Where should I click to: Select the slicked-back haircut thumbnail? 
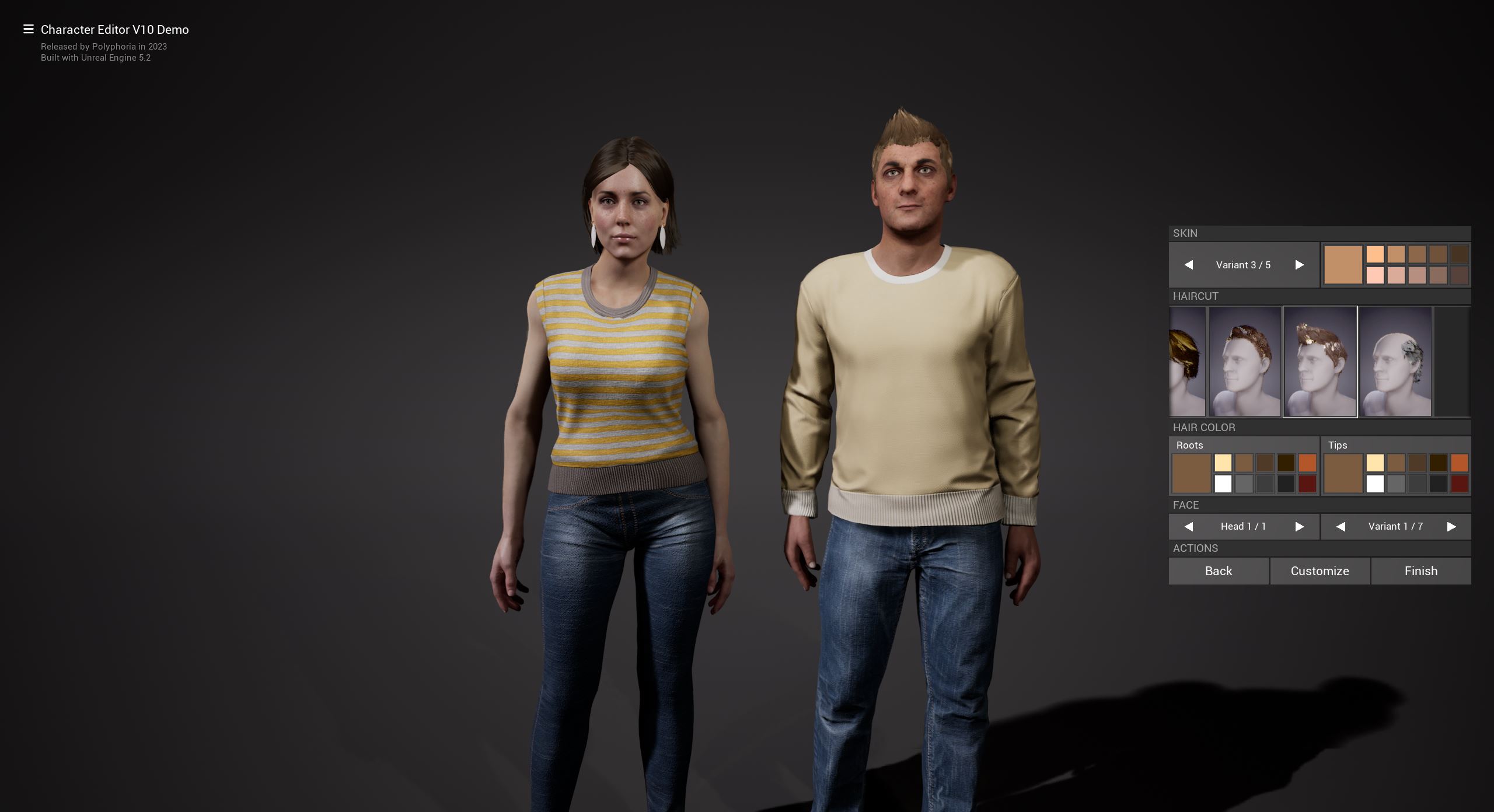click(x=1244, y=362)
